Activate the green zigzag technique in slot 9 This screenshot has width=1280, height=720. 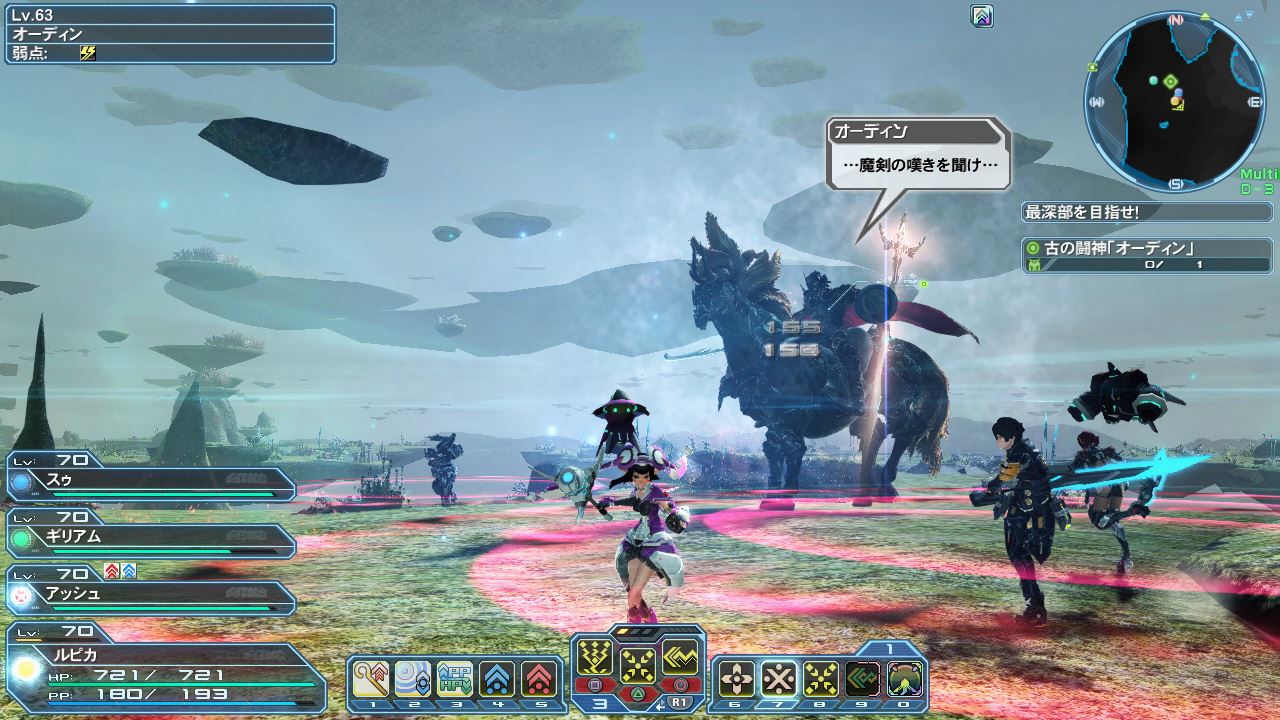coord(863,680)
